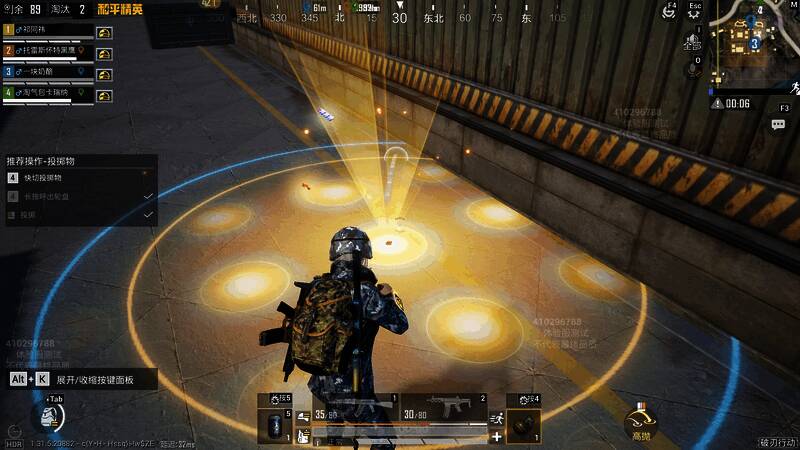Open the white plus healing item button
This screenshot has height=450, width=800.
pos(497,436)
